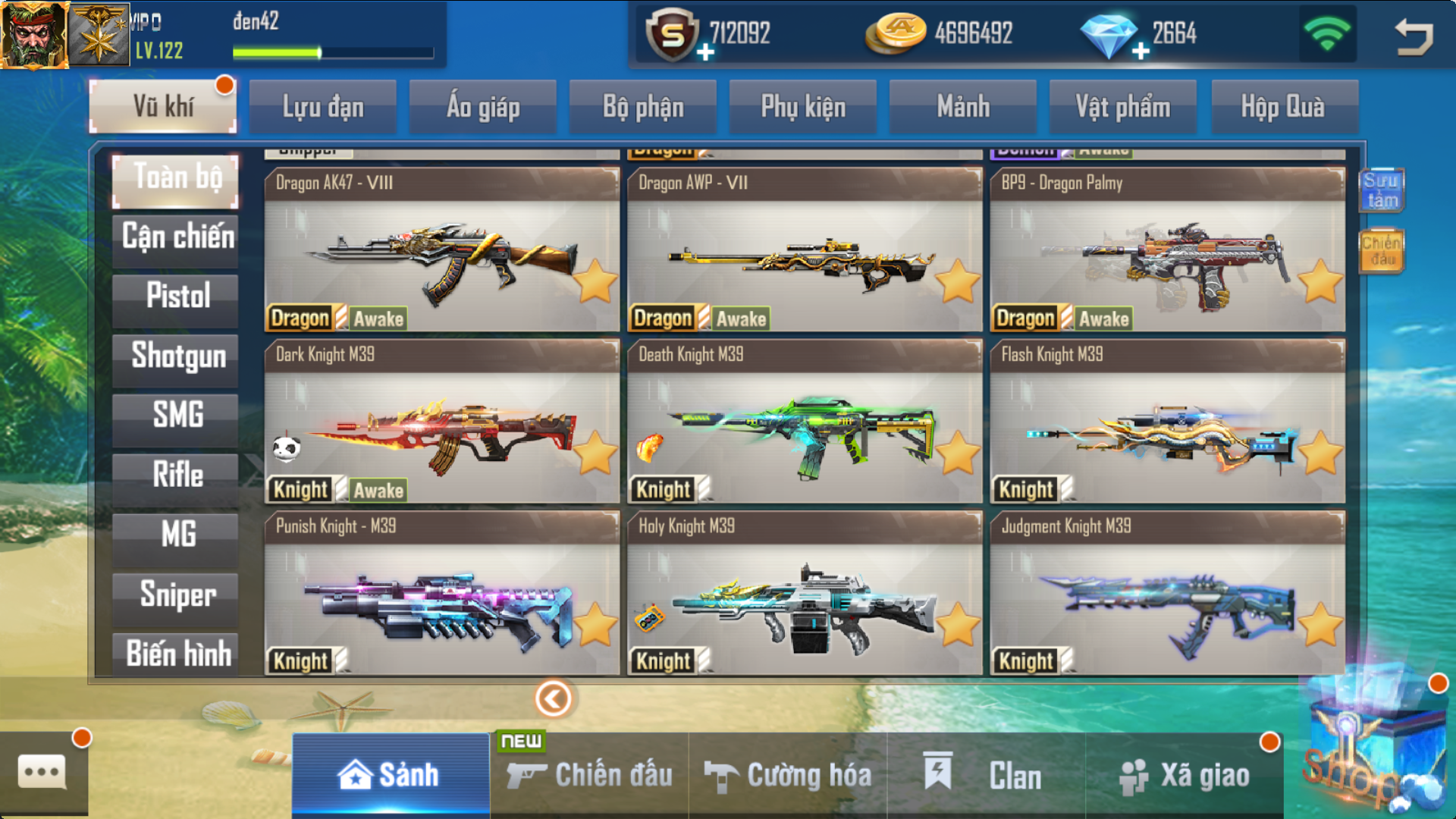Switch to the Lựu đạn tab
This screenshot has height=819, width=1456.
pos(323,107)
